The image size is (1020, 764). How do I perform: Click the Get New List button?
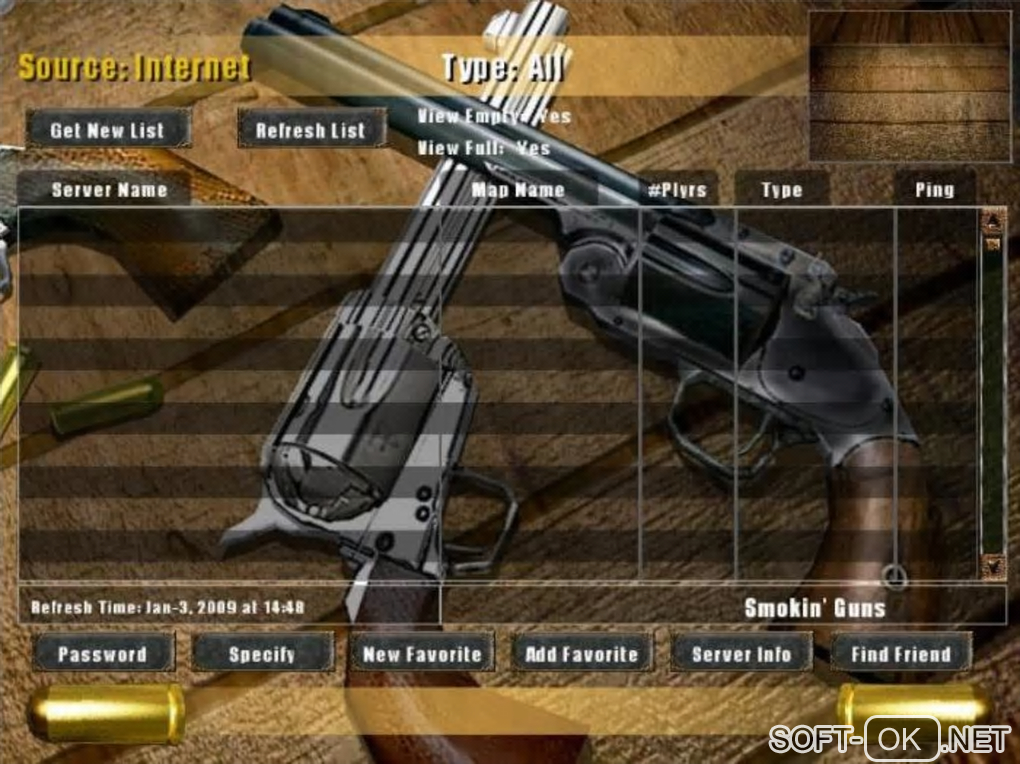coord(107,130)
